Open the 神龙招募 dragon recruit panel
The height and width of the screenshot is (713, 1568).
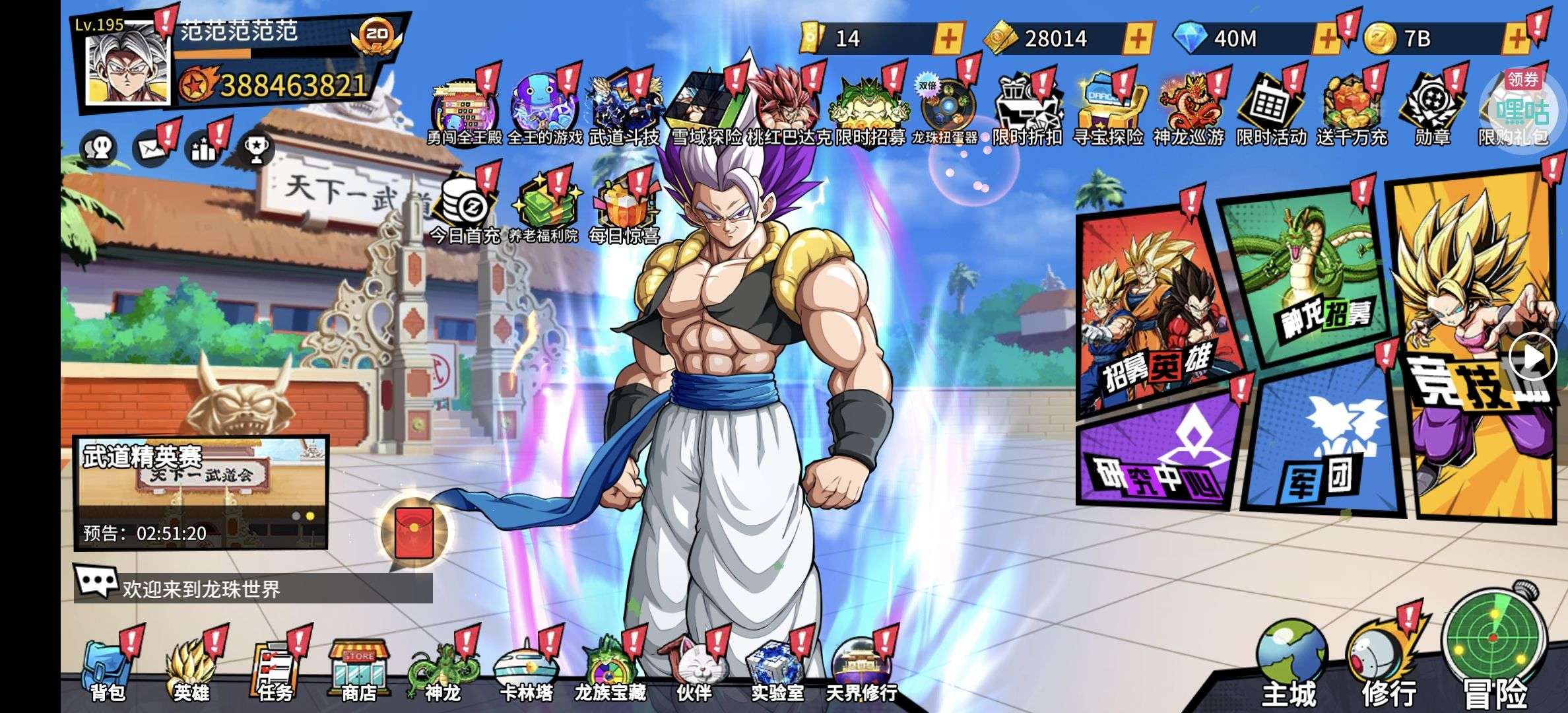coord(1310,277)
